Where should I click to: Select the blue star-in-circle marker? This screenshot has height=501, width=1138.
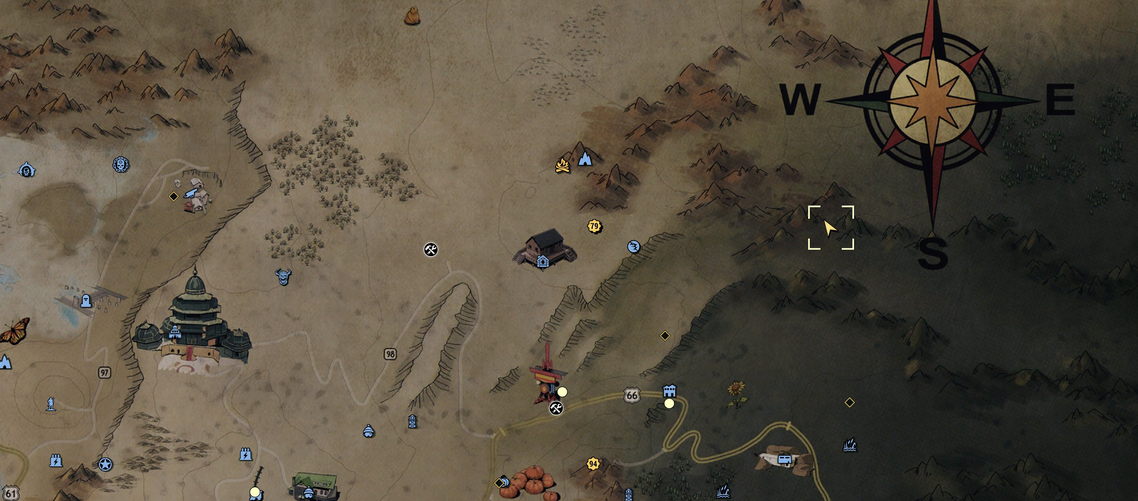(105, 464)
